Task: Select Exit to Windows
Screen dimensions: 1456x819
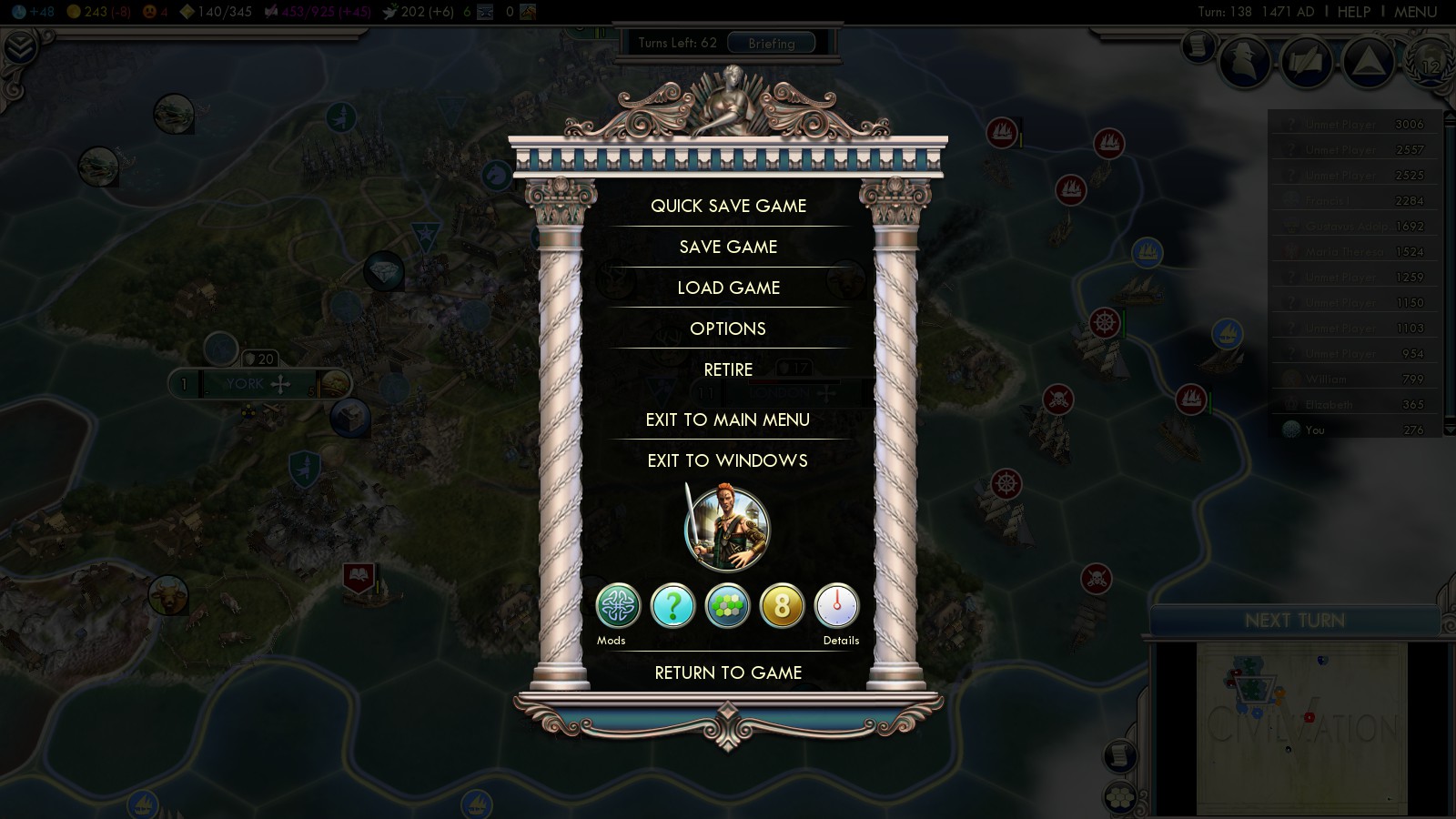Action: (x=728, y=460)
